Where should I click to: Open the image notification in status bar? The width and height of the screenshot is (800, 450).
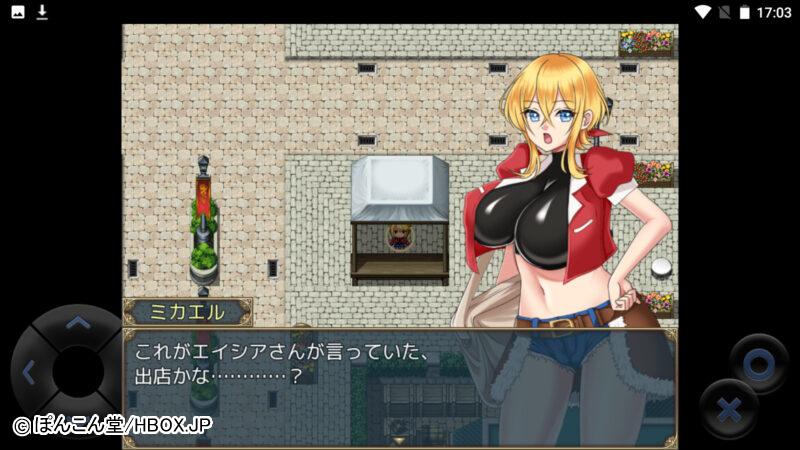[x=18, y=12]
